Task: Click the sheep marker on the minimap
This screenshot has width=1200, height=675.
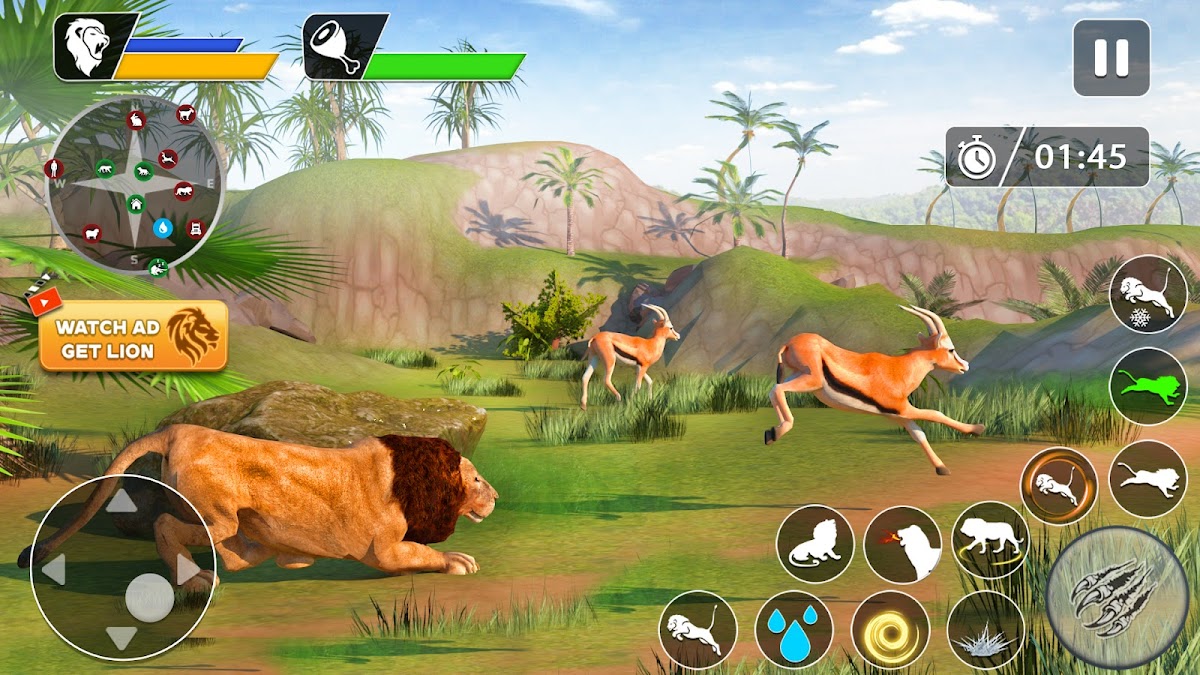Action: pyautogui.click(x=92, y=233)
